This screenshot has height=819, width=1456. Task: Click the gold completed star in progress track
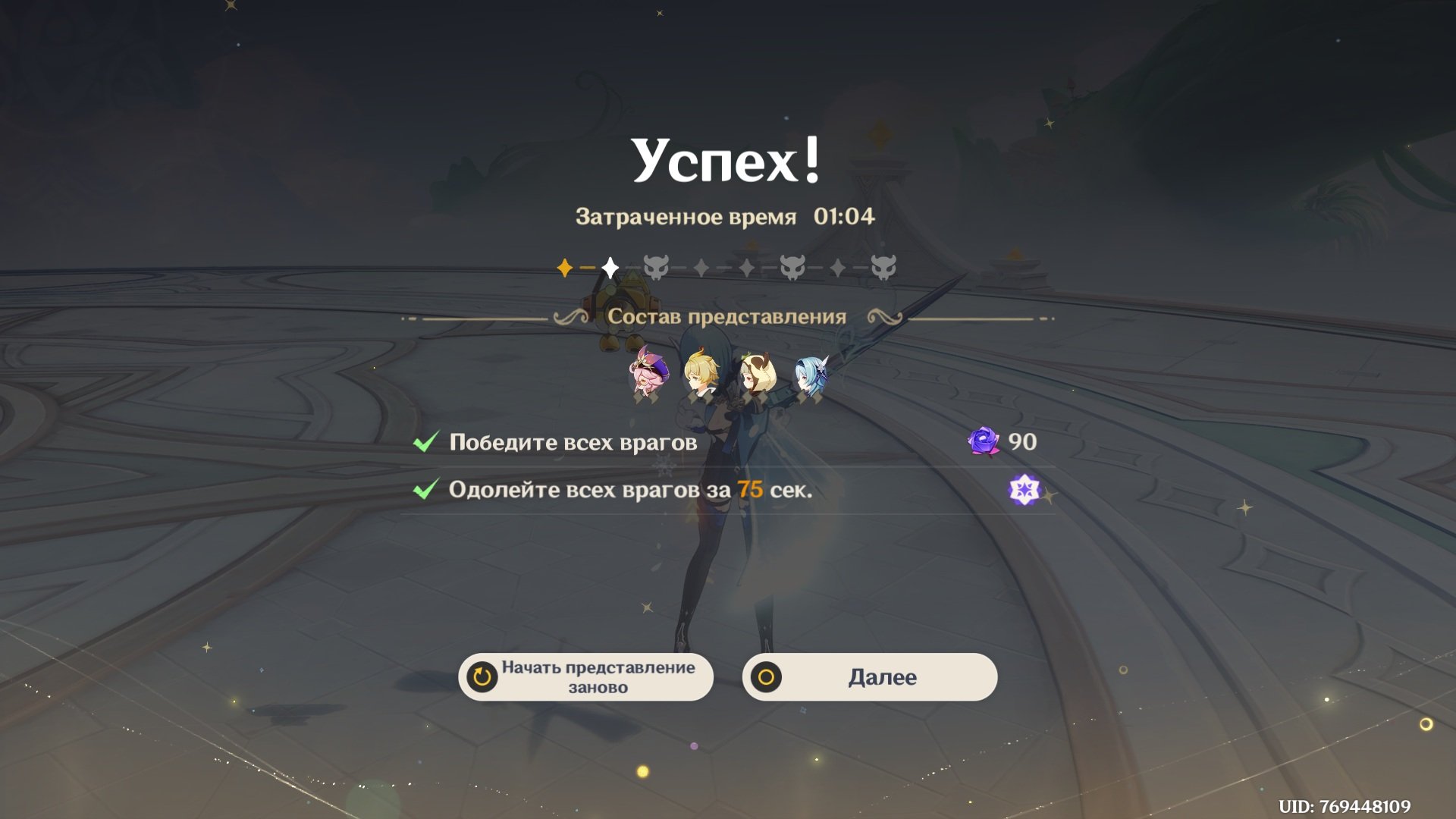565,267
